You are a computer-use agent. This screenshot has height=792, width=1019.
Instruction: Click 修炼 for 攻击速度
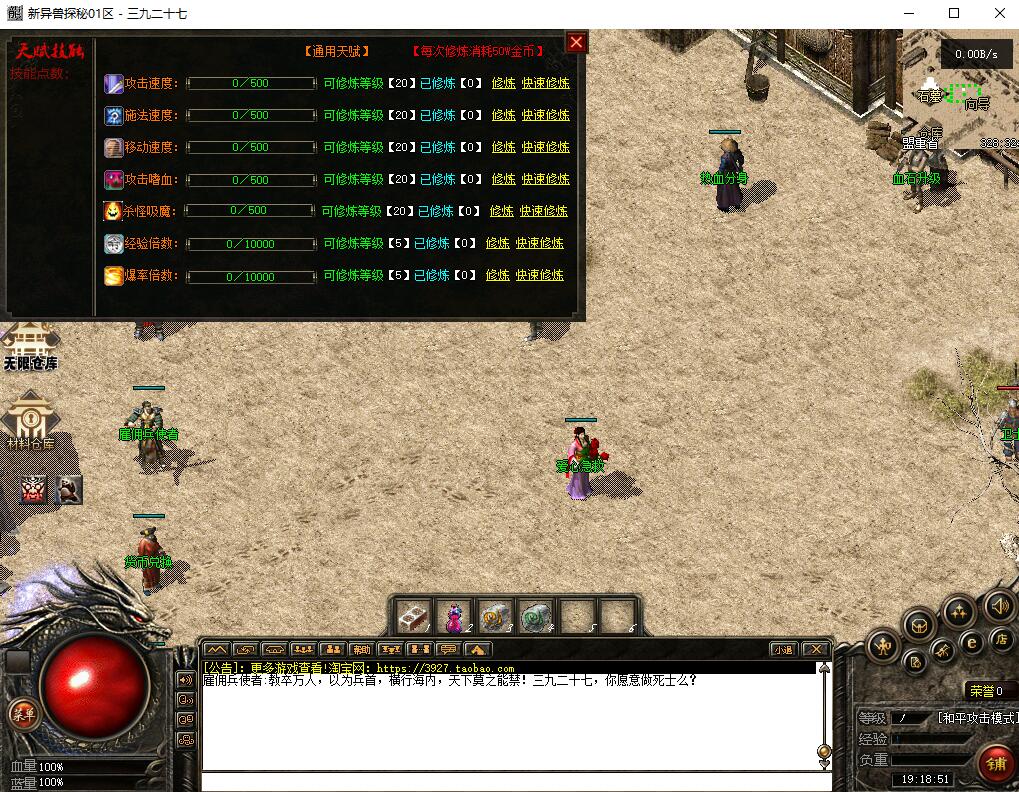(503, 83)
